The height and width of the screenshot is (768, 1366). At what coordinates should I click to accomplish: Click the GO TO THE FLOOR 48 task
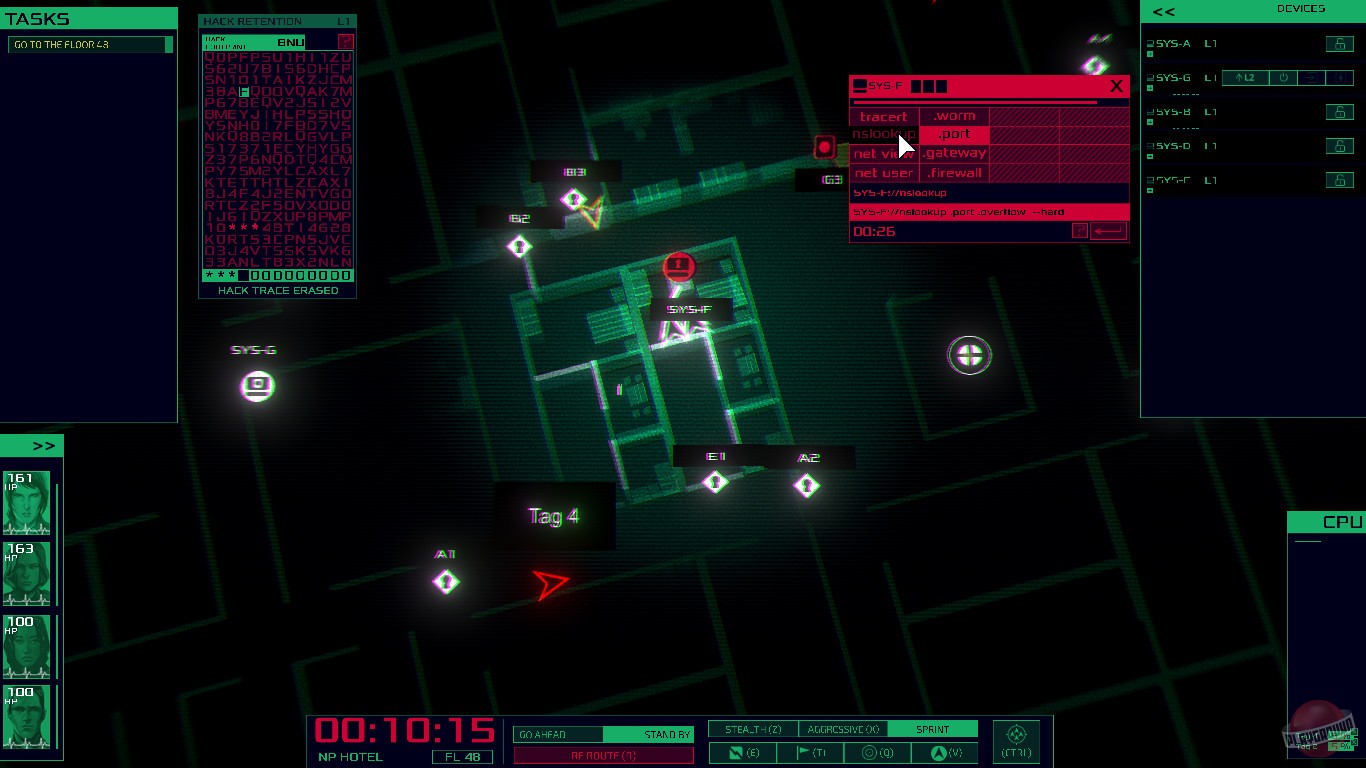pos(88,44)
